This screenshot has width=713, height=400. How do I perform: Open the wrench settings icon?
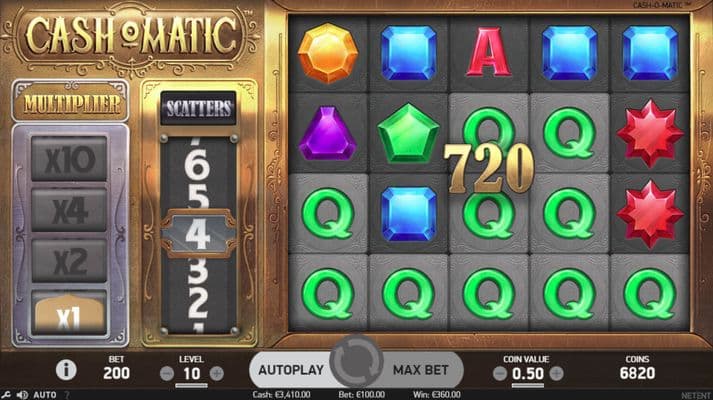tap(5, 395)
